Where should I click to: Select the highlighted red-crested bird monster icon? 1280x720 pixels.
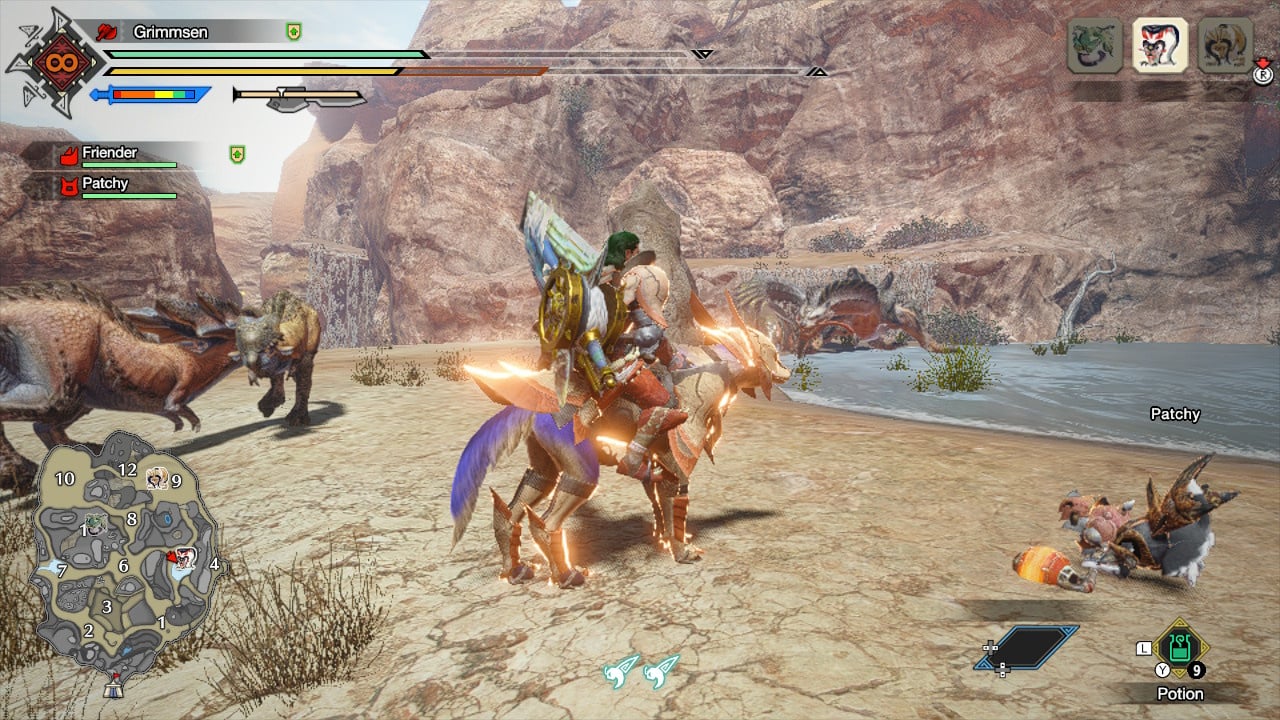(1160, 45)
